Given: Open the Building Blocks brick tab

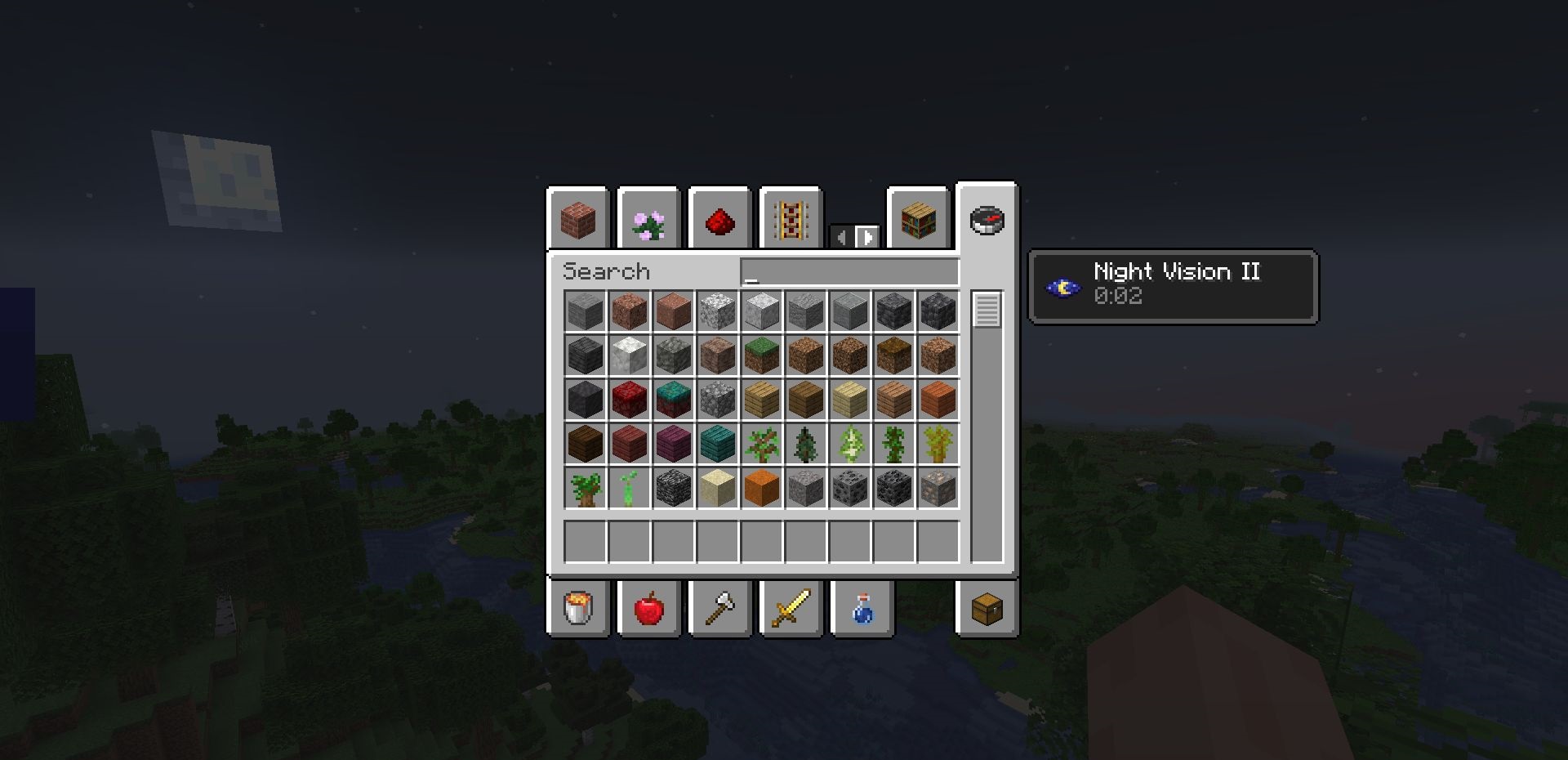Looking at the screenshot, I should click(578, 220).
